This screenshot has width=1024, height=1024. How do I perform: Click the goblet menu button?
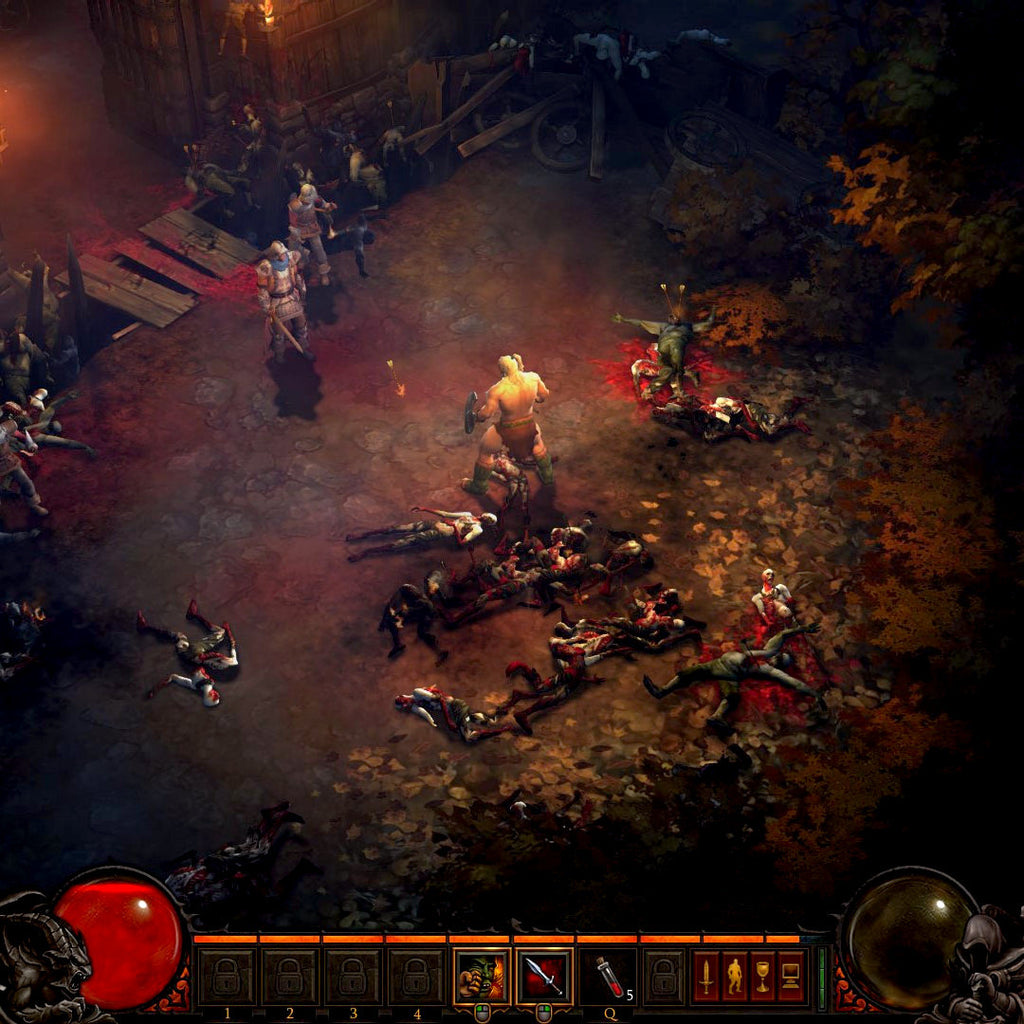tap(763, 977)
